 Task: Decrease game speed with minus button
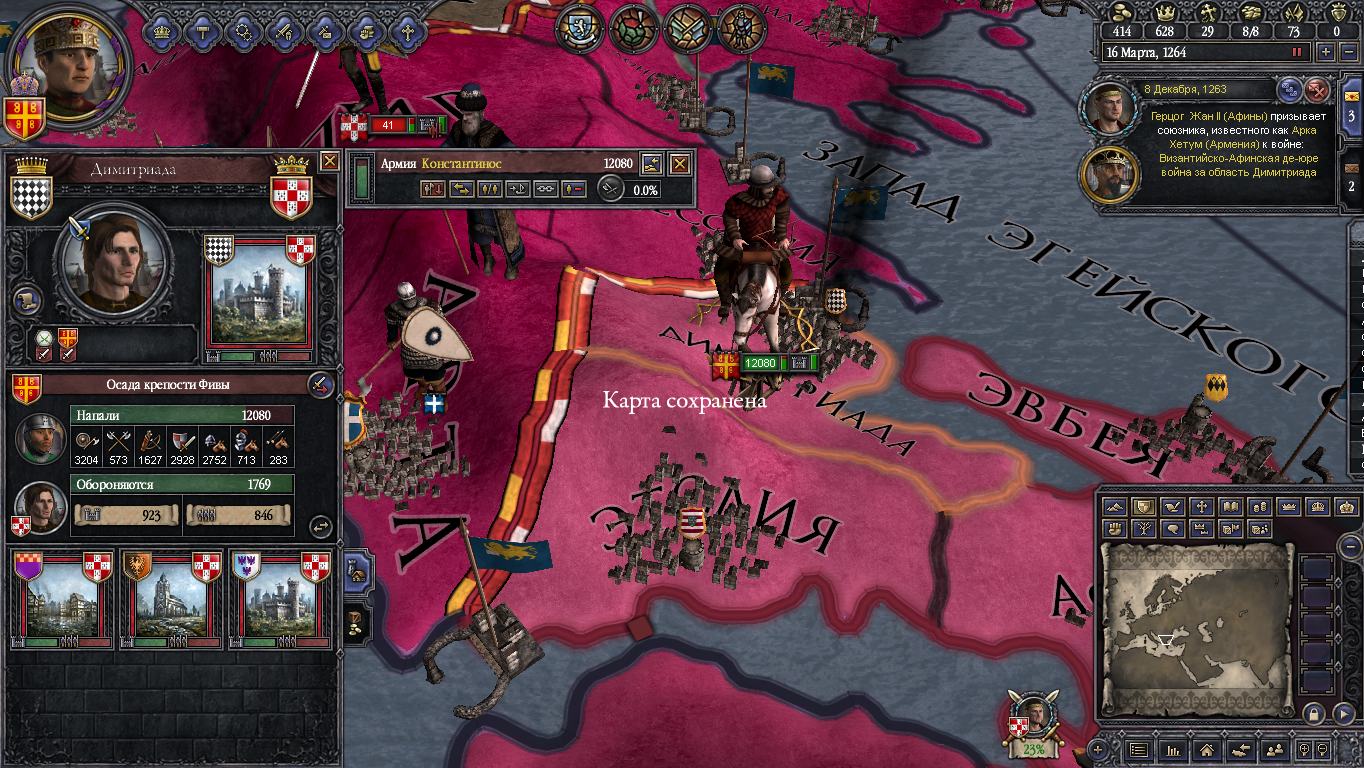pyautogui.click(x=1348, y=52)
